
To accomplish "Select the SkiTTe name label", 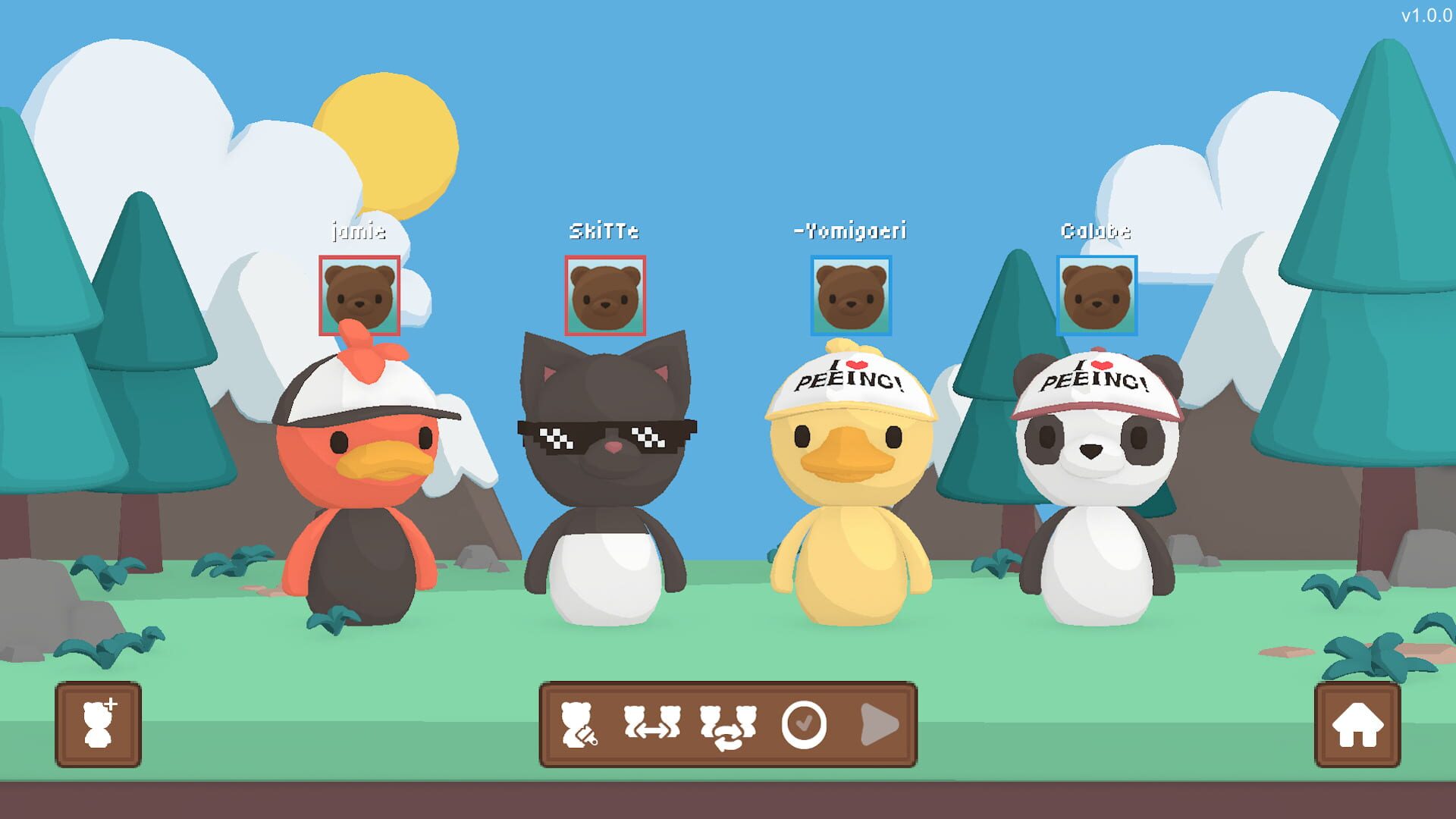I will [x=604, y=231].
